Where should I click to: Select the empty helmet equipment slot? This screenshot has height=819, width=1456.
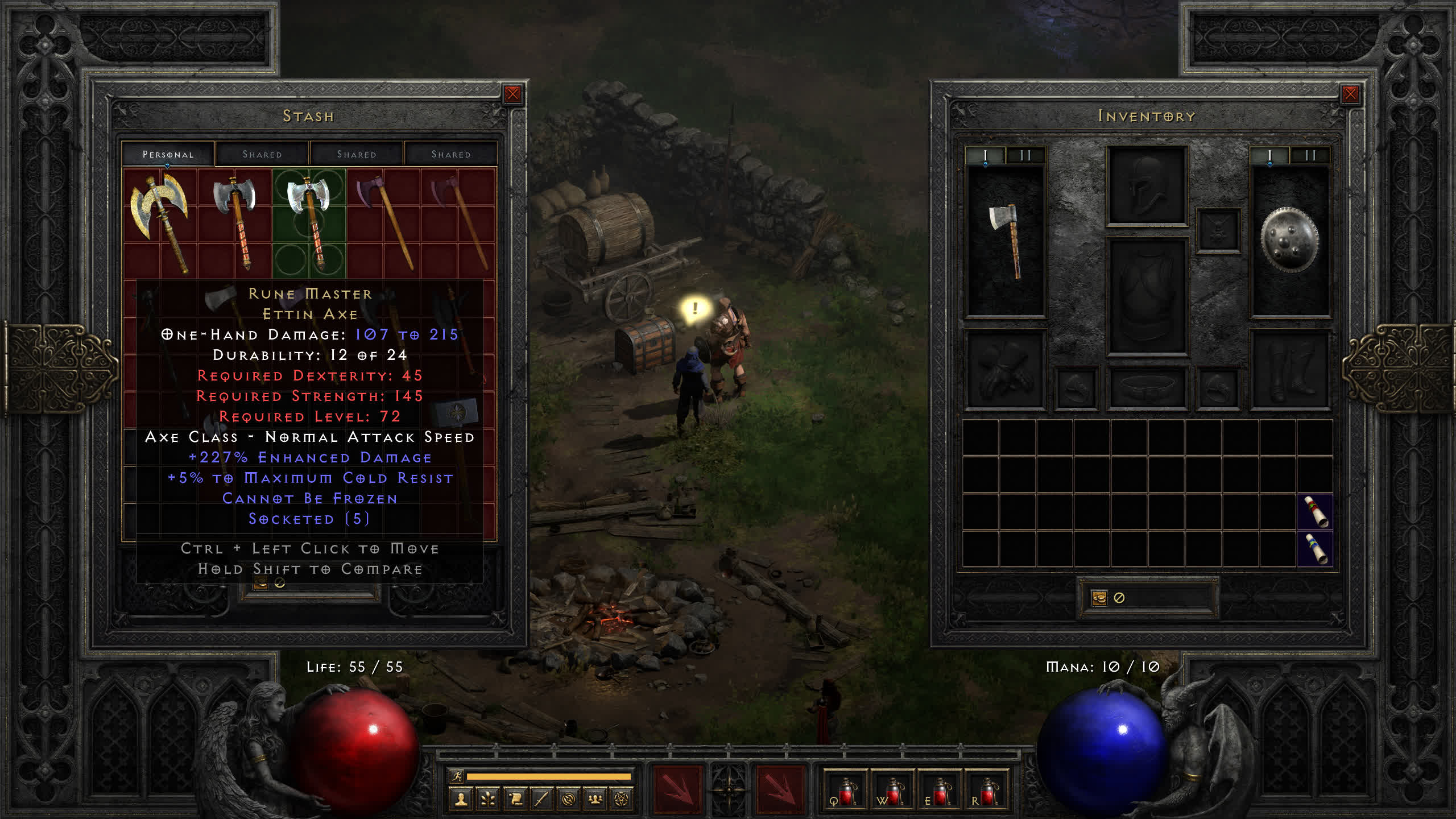coord(1147,185)
